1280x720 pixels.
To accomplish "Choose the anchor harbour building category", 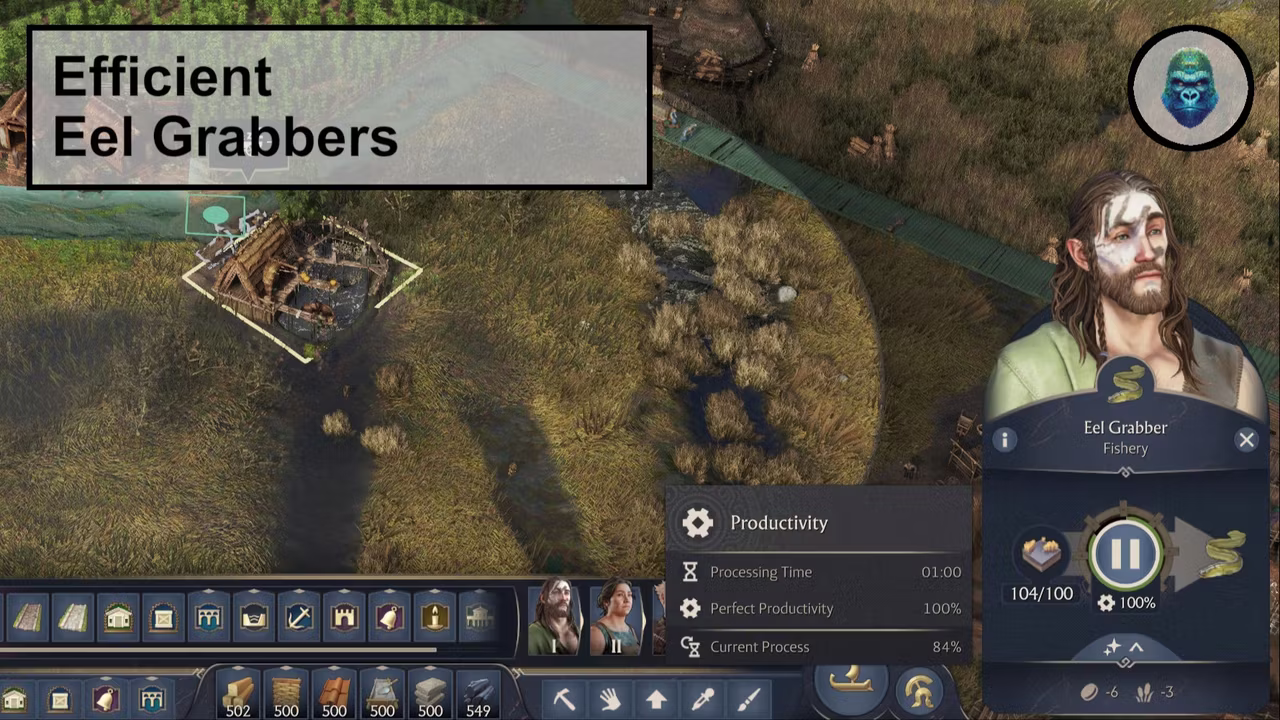I will 298,617.
